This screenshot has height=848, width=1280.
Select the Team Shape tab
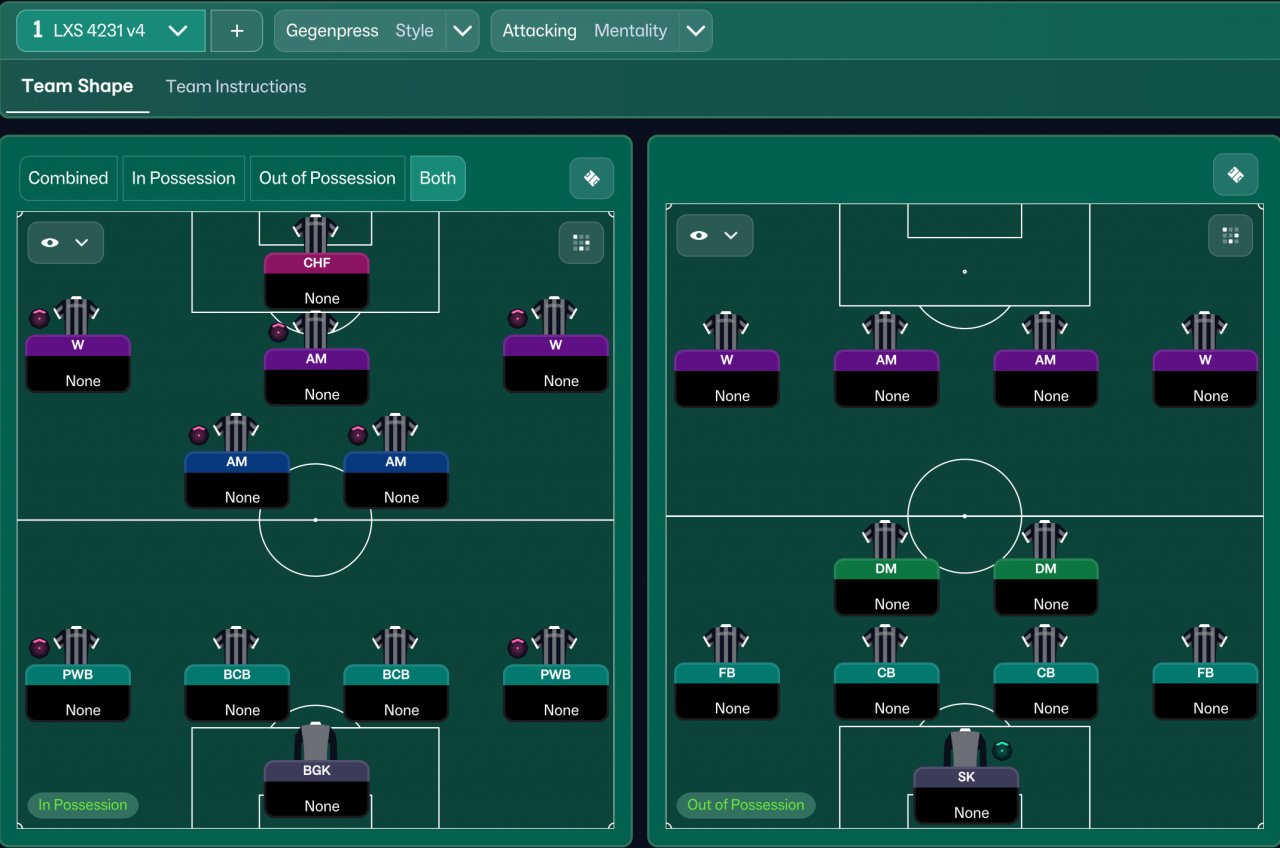[x=77, y=86]
